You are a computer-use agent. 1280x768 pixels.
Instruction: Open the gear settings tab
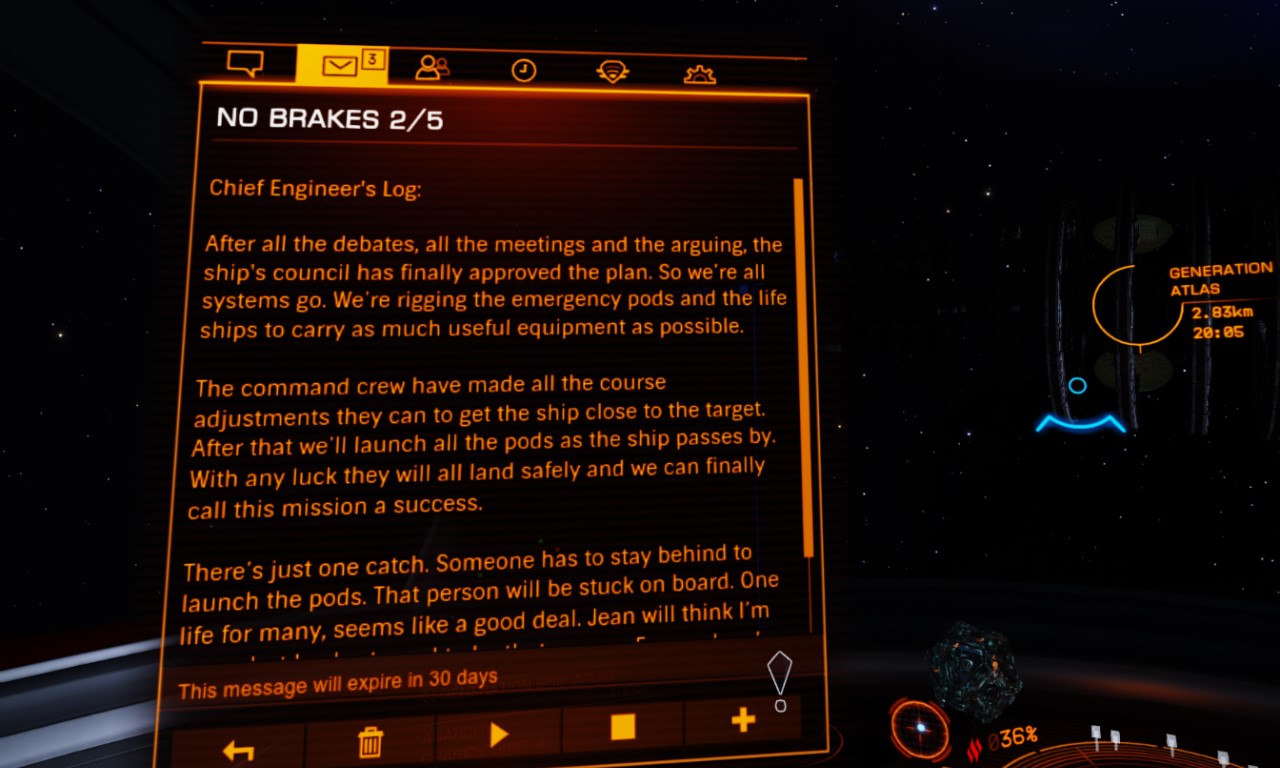click(699, 73)
